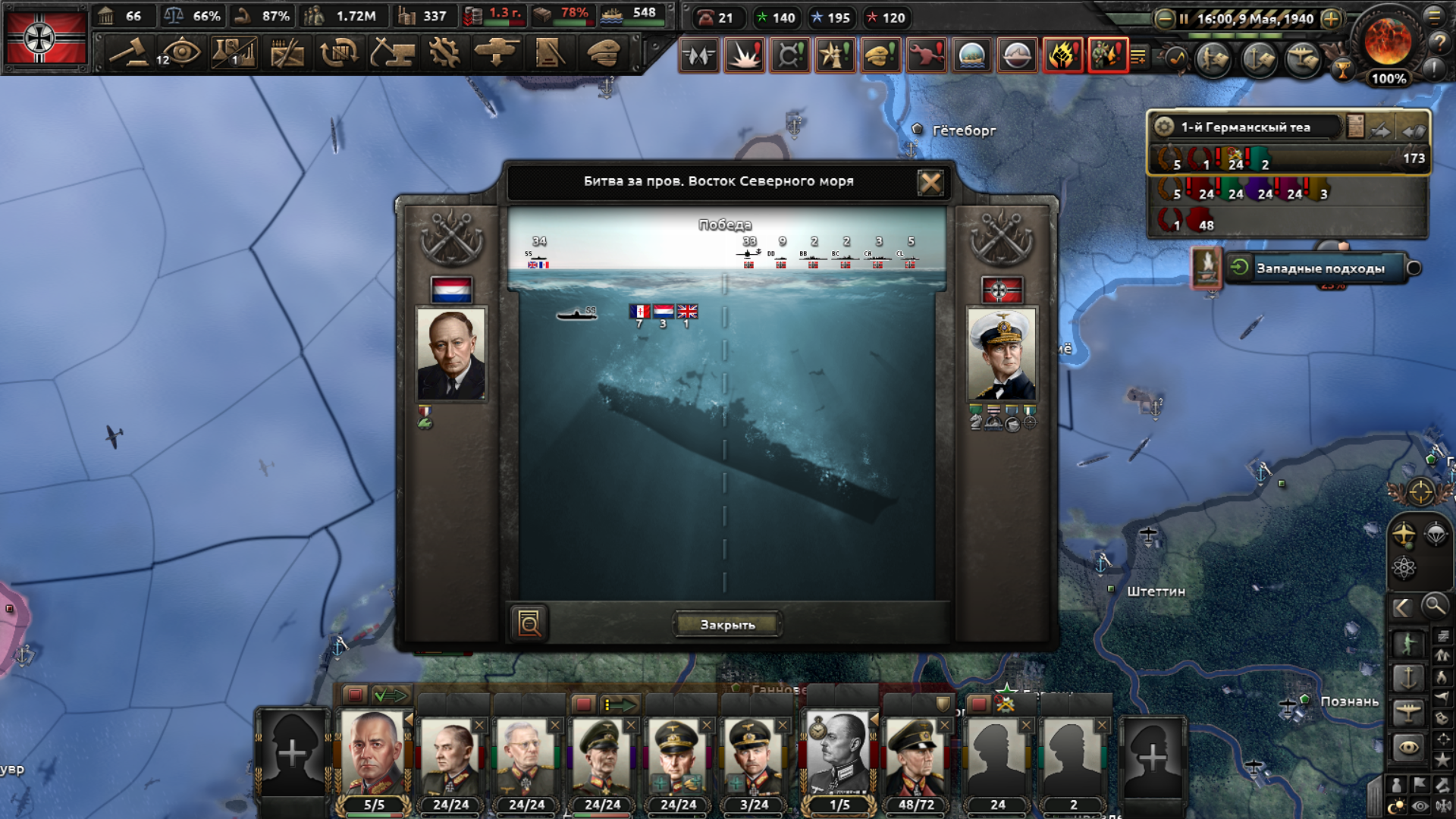
Task: Select the general with 5/5 divisions
Action: (x=373, y=758)
